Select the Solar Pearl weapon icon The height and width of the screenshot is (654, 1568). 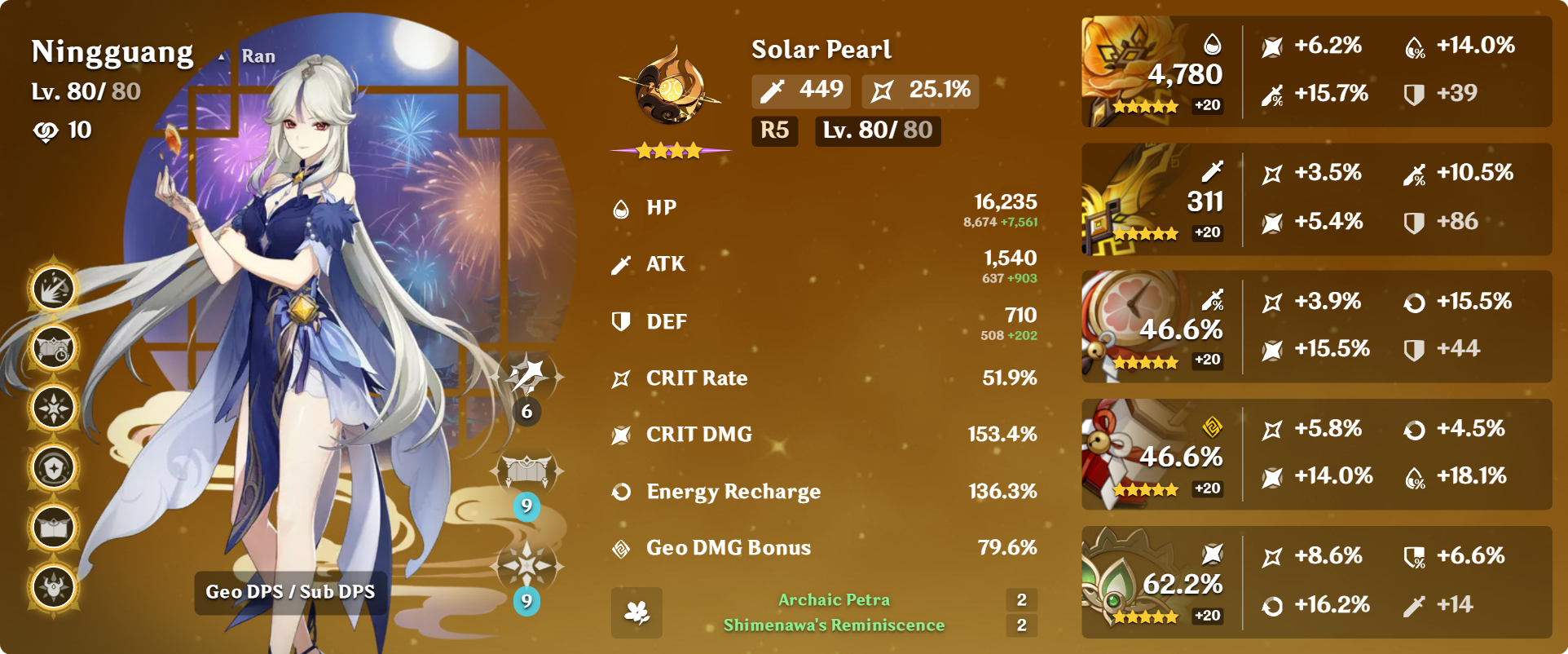point(670,86)
